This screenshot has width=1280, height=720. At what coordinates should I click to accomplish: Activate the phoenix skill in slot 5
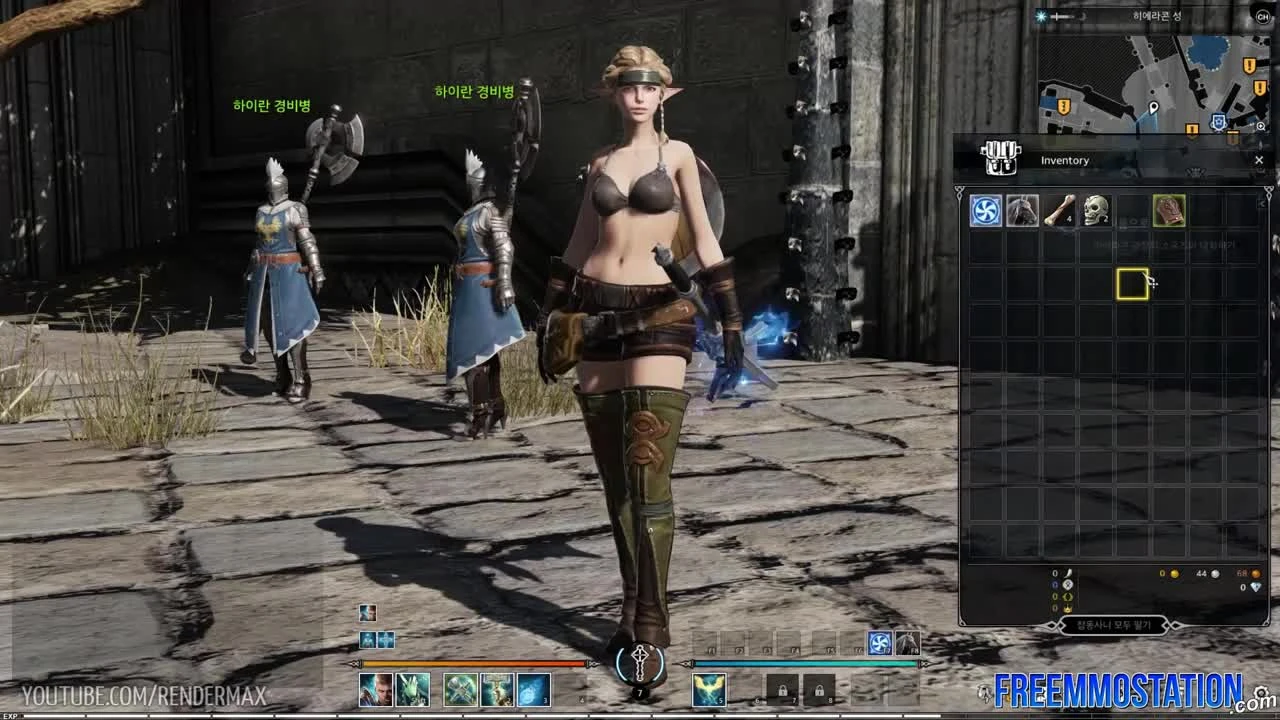[x=709, y=690]
